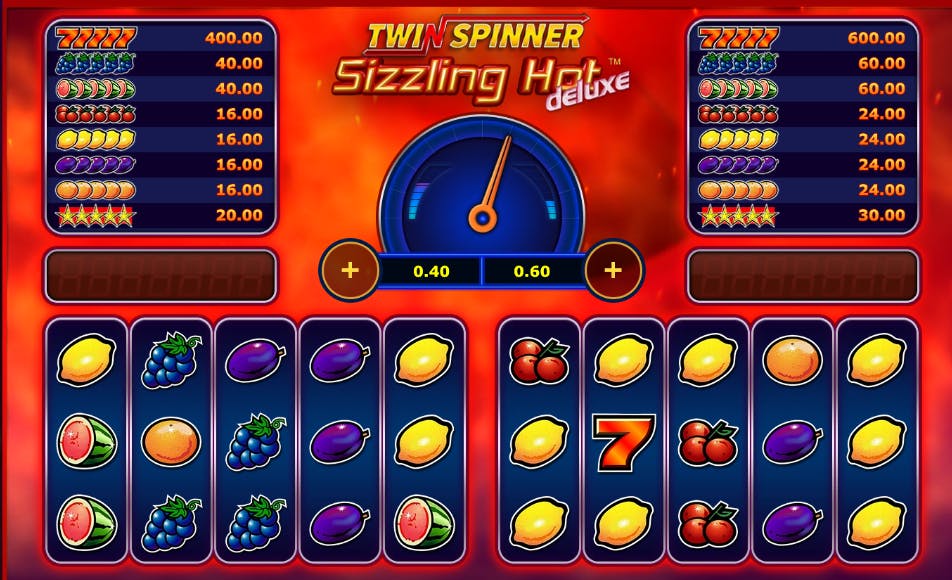Raise the 0.60 bet with its plus button
952x580 pixels.
coord(613,270)
